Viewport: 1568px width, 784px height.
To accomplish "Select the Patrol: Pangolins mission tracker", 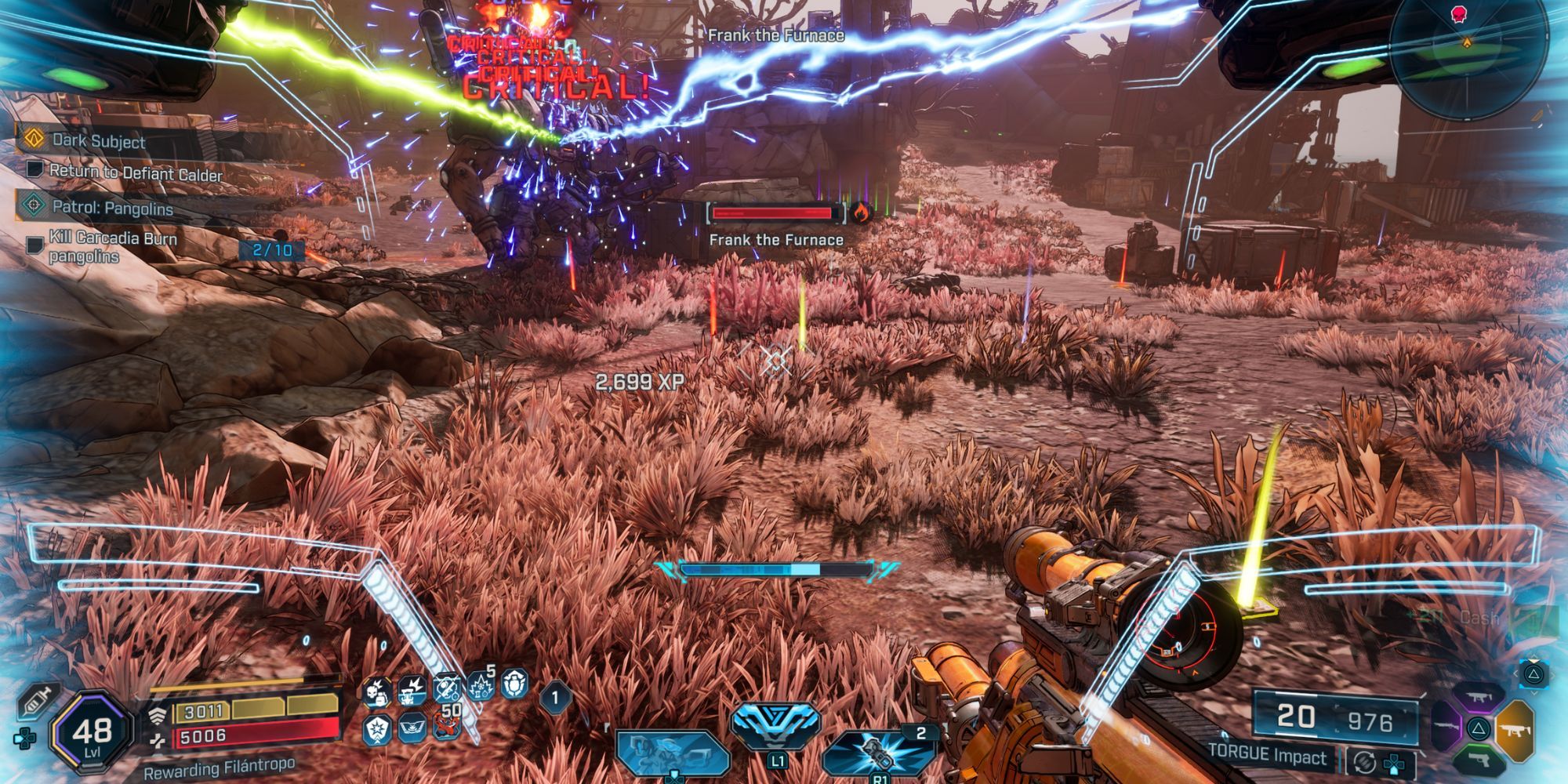I will (x=111, y=208).
